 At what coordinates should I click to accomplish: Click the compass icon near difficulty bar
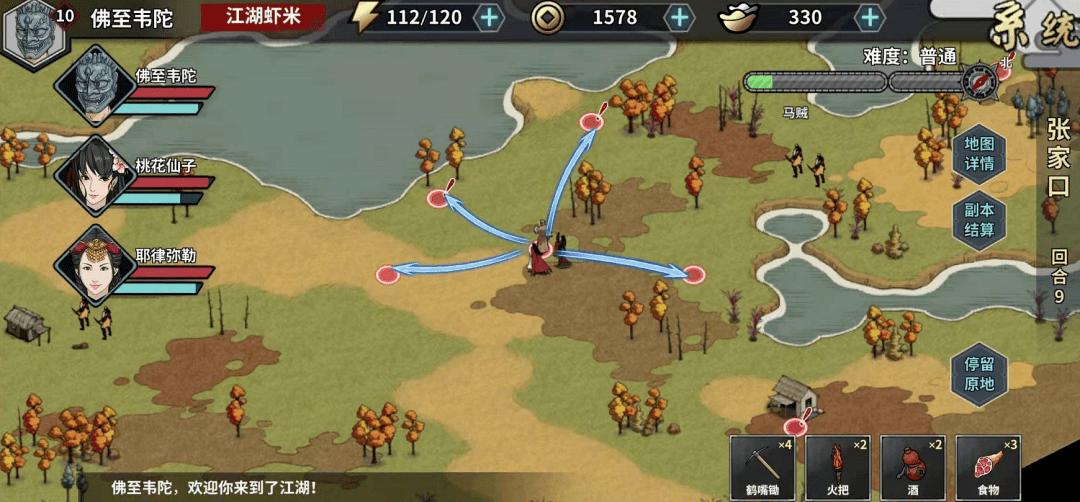click(980, 80)
